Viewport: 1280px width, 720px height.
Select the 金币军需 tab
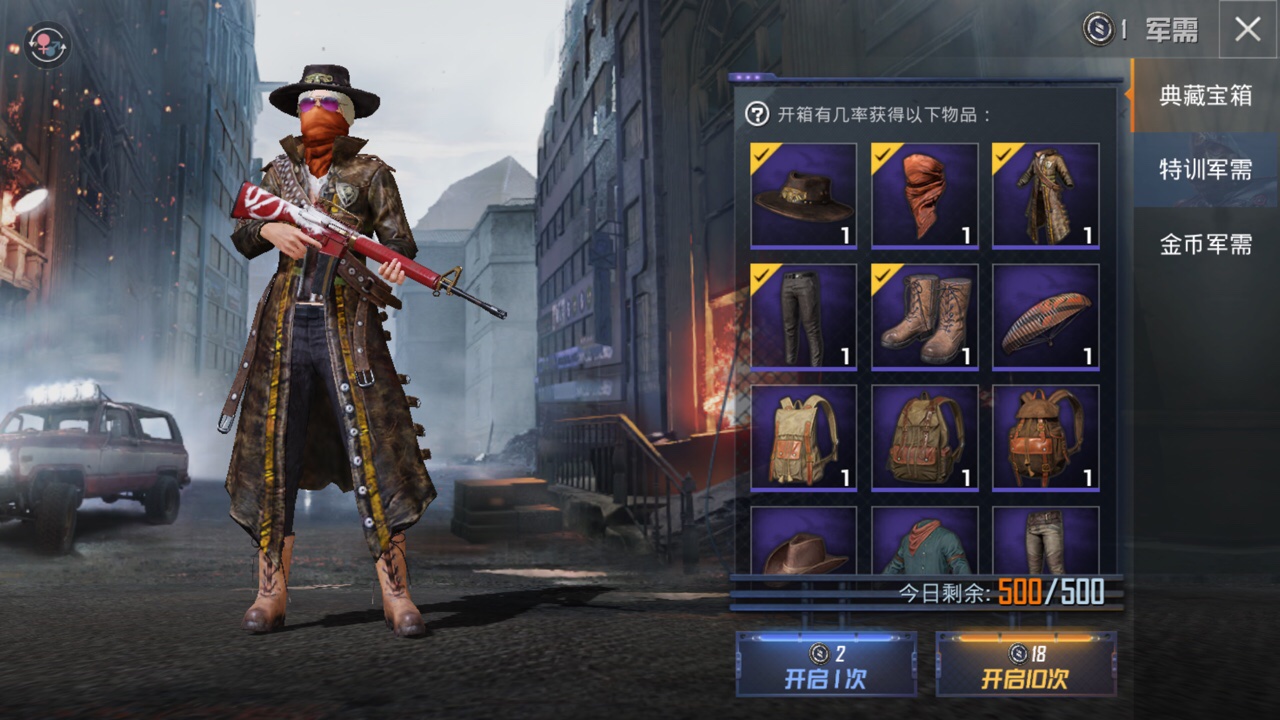pos(1205,244)
